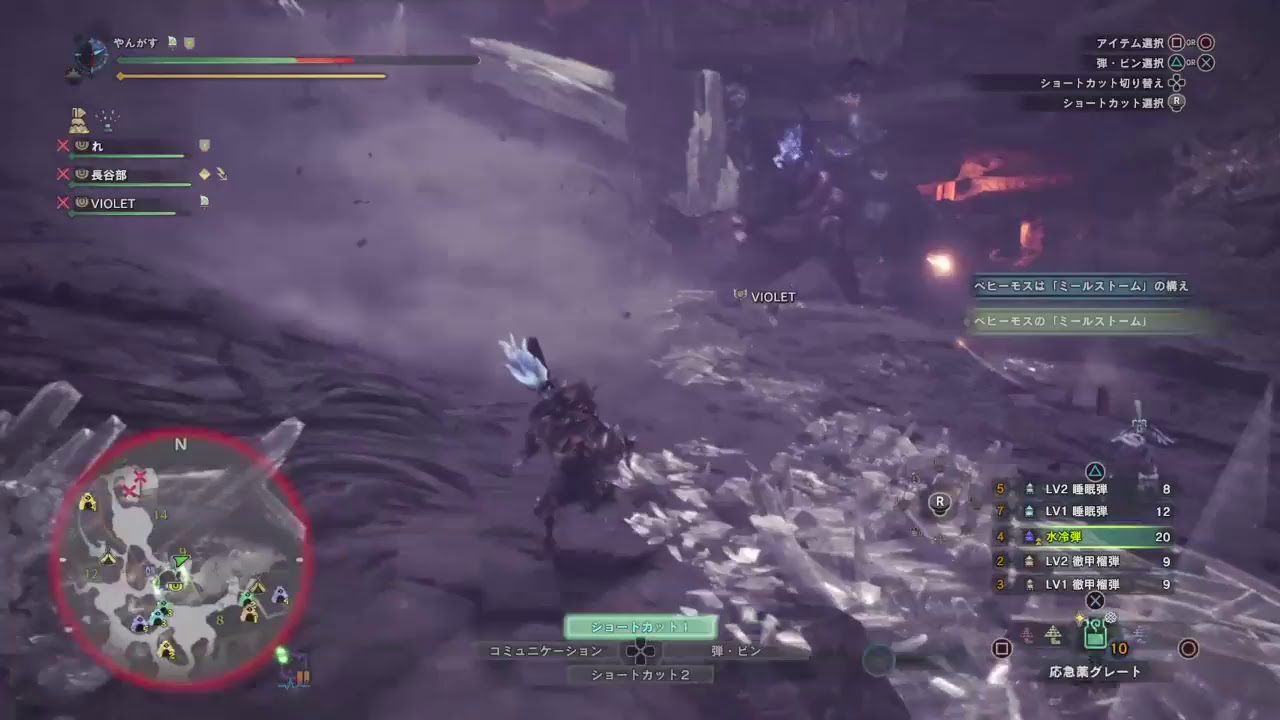This screenshot has height=720, width=1280.
Task: Click the d-pad icon for ショートカット切り替え
Action: tap(1178, 83)
